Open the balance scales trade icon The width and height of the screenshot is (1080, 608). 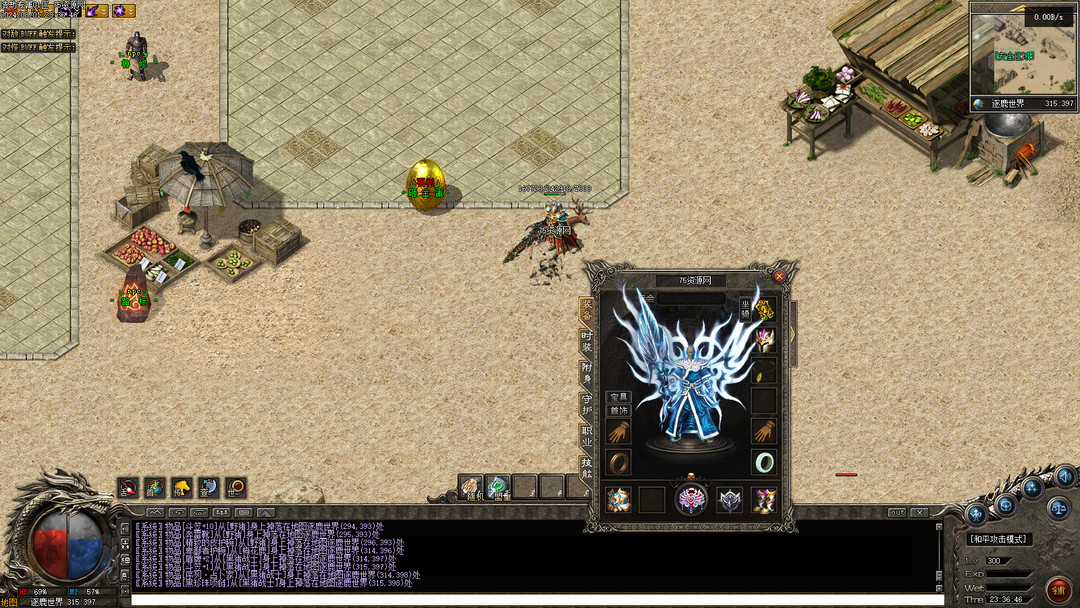click(x=1059, y=507)
